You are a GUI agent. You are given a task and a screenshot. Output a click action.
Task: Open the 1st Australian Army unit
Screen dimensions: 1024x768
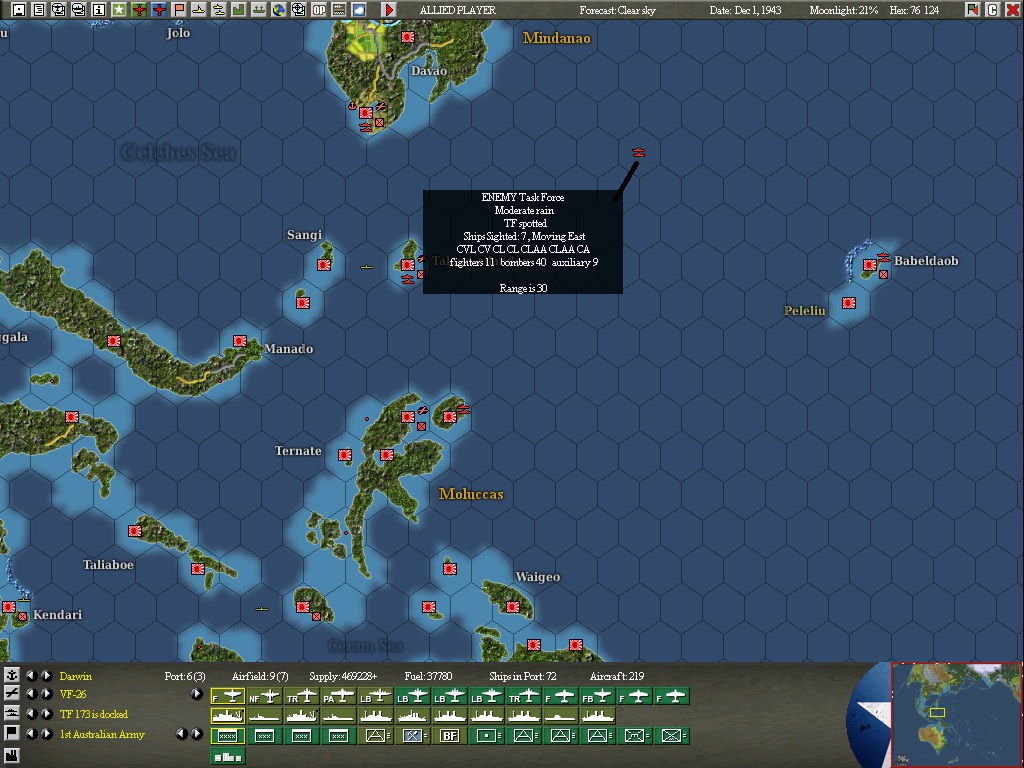tap(102, 735)
